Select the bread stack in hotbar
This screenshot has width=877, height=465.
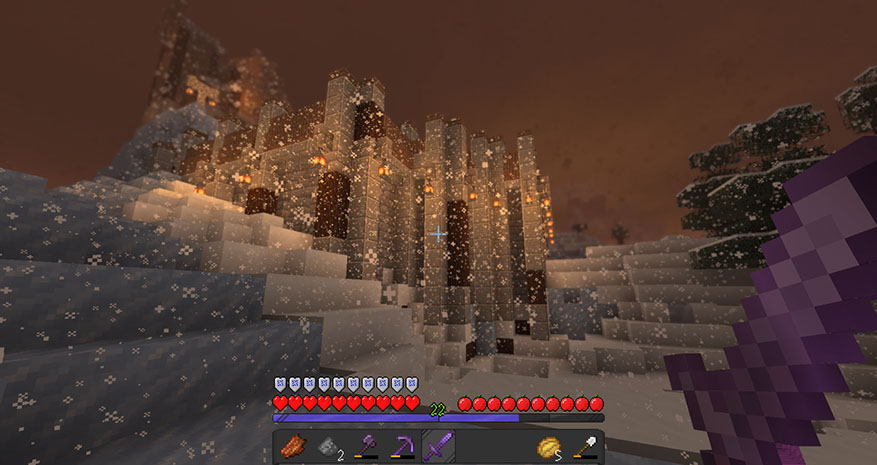(x=549, y=446)
